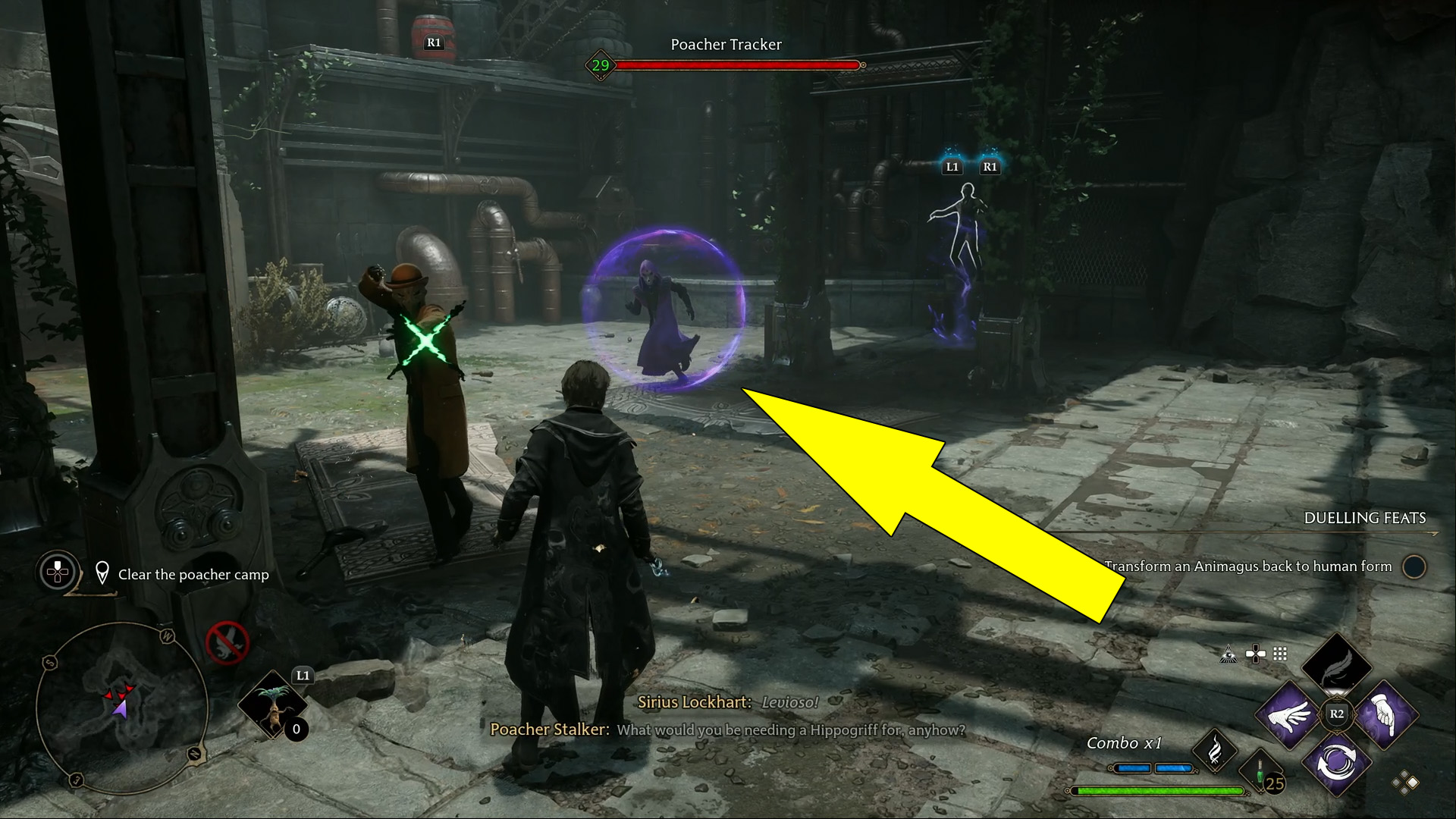Image resolution: width=1456 pixels, height=819 pixels.
Task: Click the no-flying hippogriff restriction icon
Action: 227,643
